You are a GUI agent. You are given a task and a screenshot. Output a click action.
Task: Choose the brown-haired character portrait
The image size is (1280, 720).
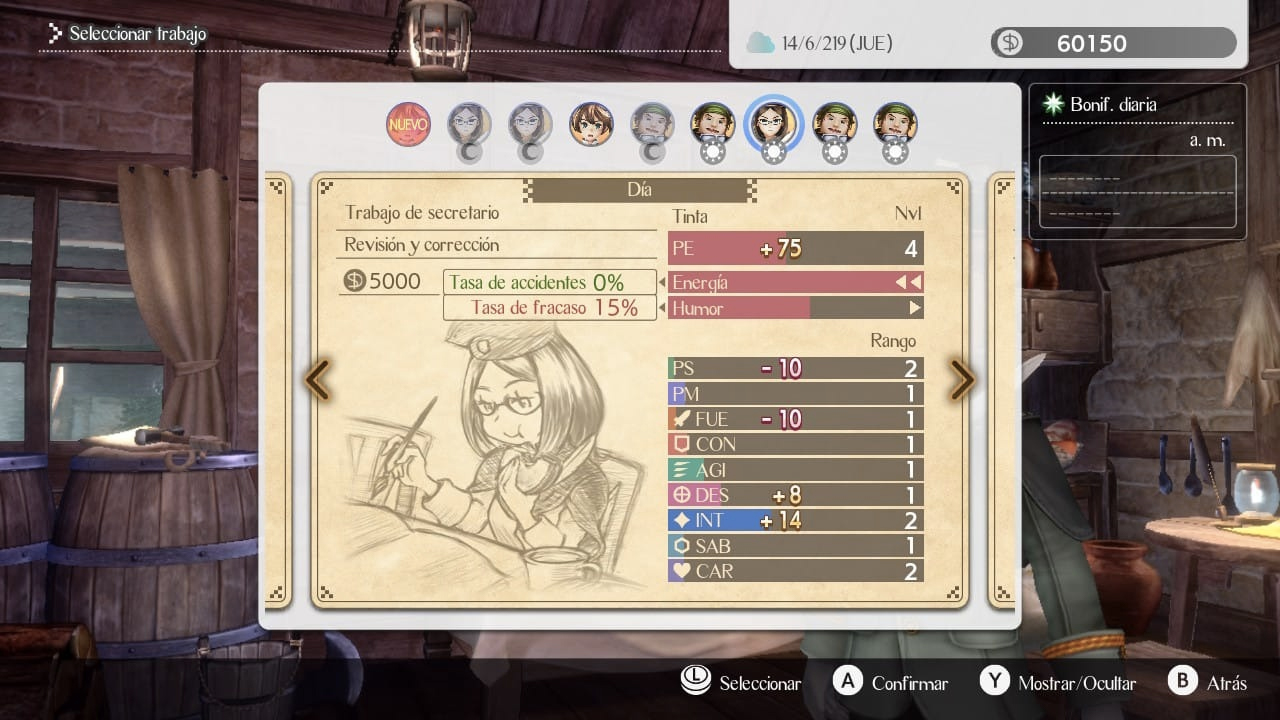[591, 124]
